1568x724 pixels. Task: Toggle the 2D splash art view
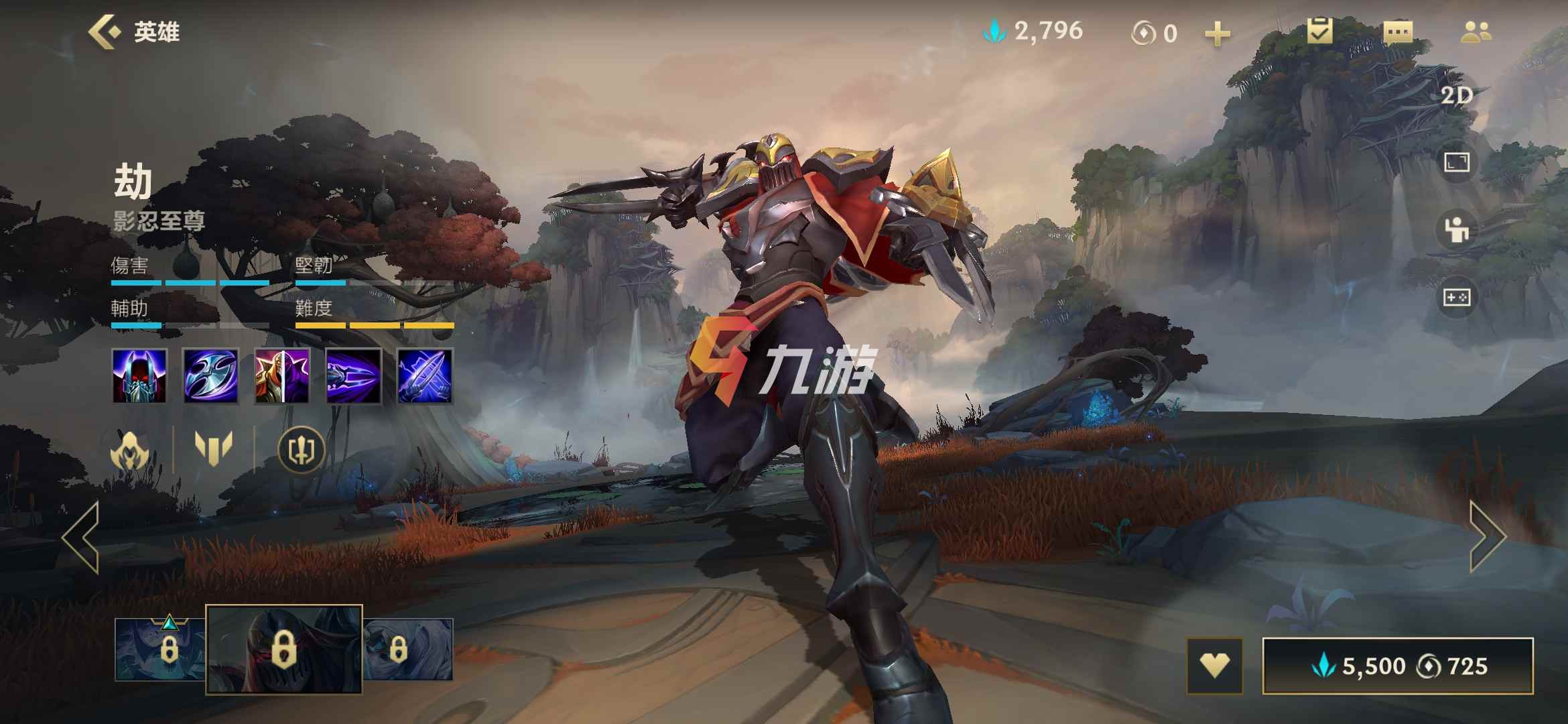[x=1457, y=96]
